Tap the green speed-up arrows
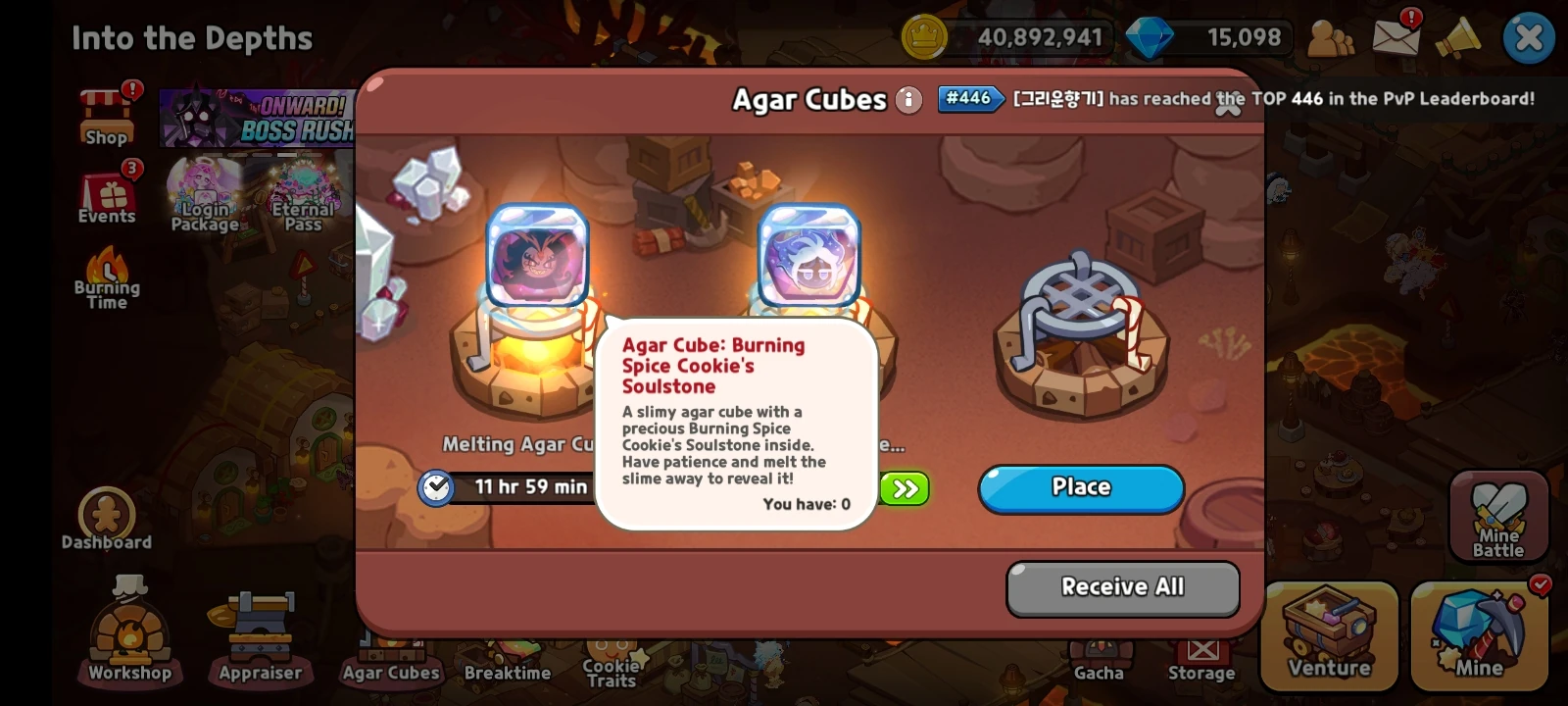Viewport: 1568px width, 706px height. click(904, 488)
